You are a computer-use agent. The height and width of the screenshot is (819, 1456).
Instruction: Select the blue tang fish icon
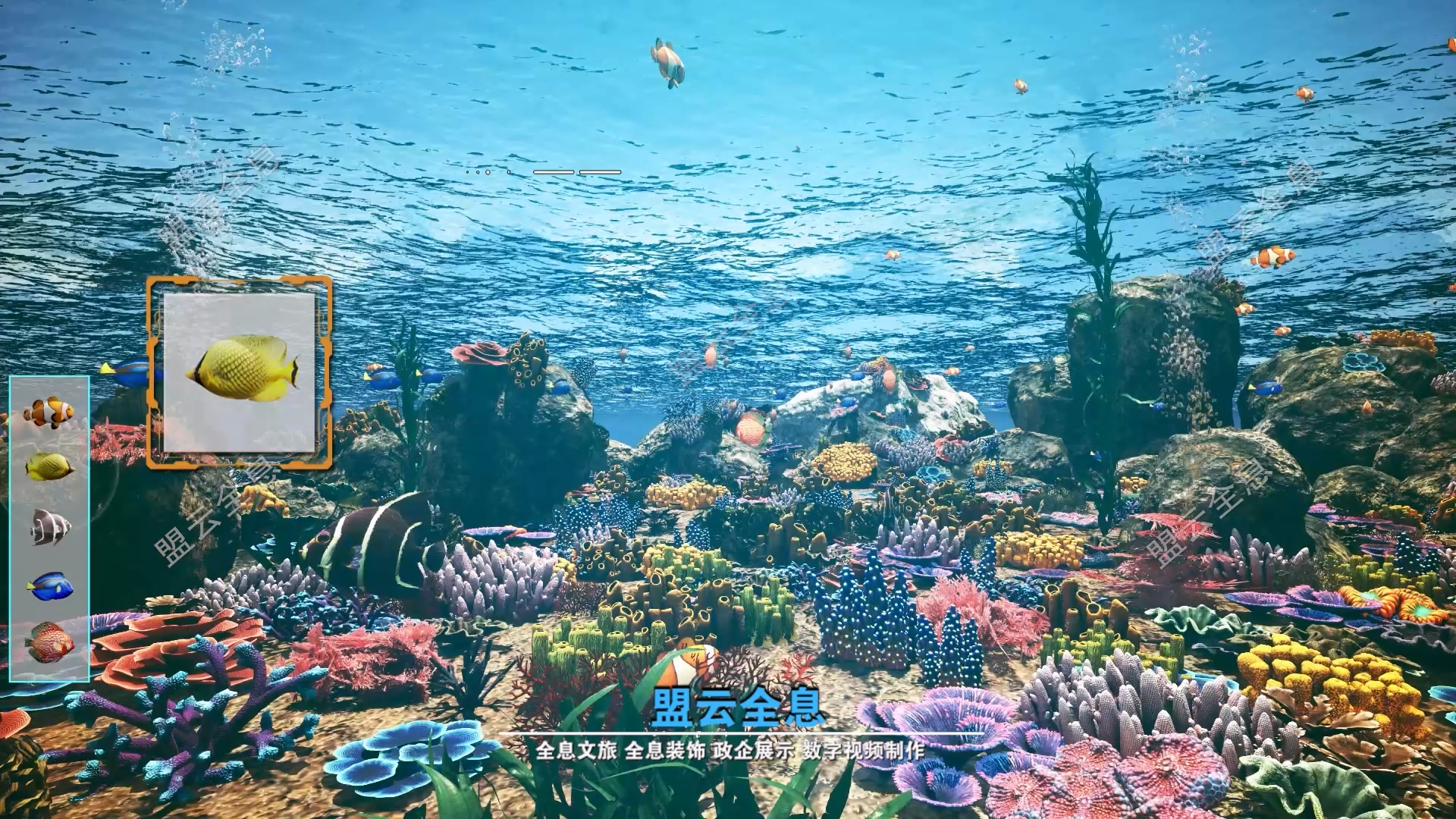pyautogui.click(x=50, y=585)
